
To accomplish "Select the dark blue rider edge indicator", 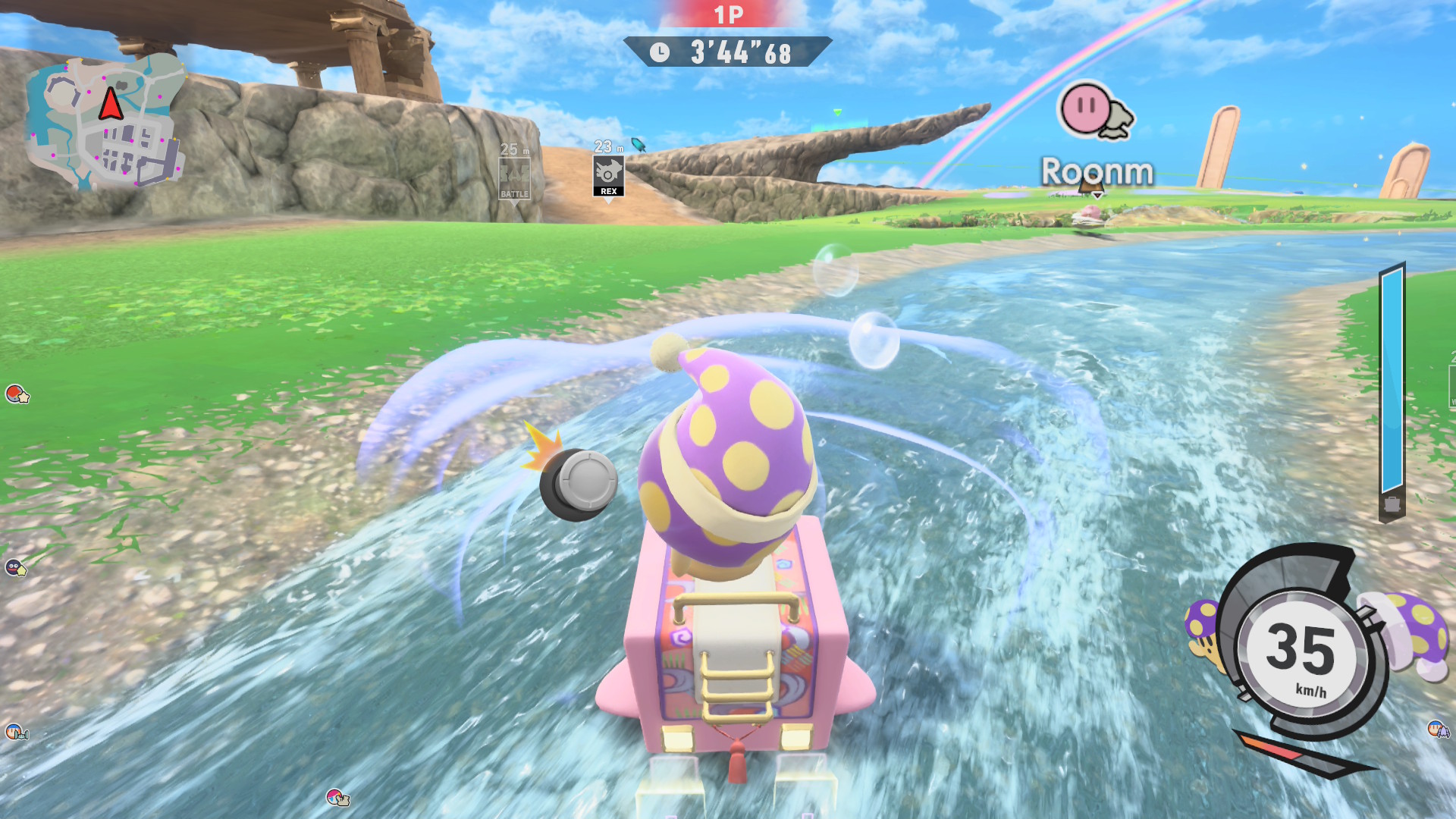I will 15,567.
